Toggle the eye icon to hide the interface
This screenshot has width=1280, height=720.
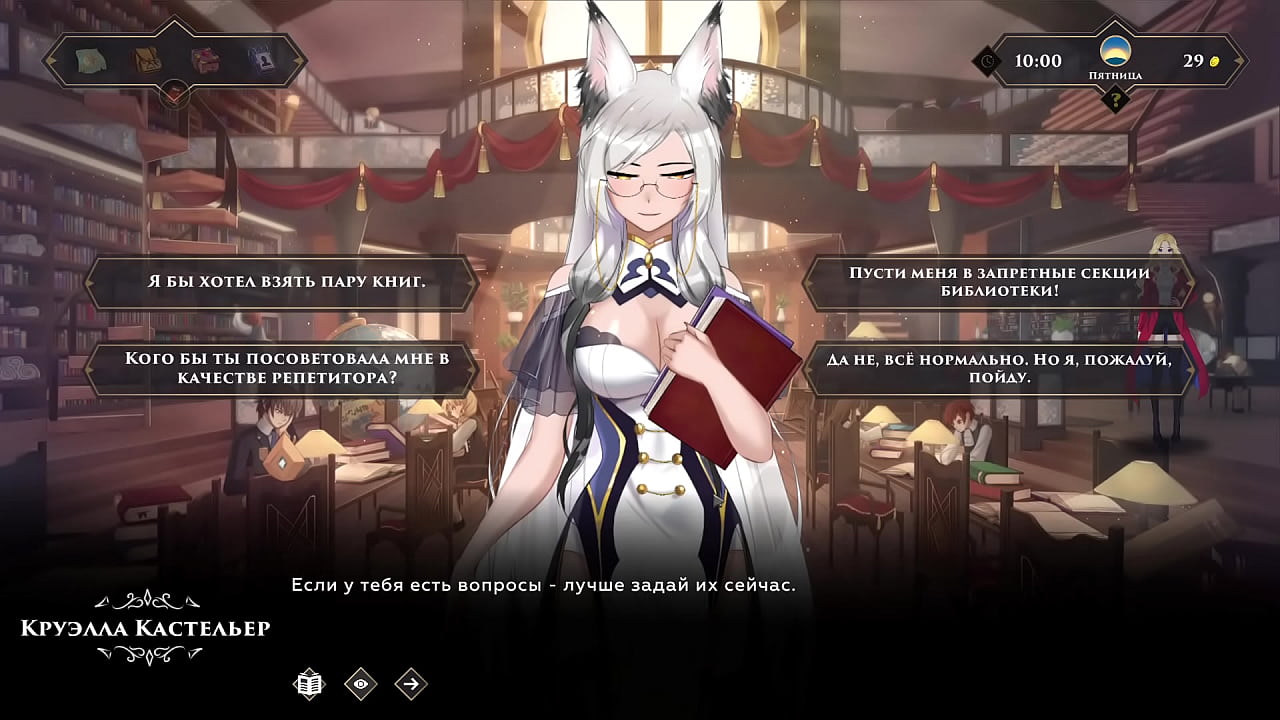361,684
